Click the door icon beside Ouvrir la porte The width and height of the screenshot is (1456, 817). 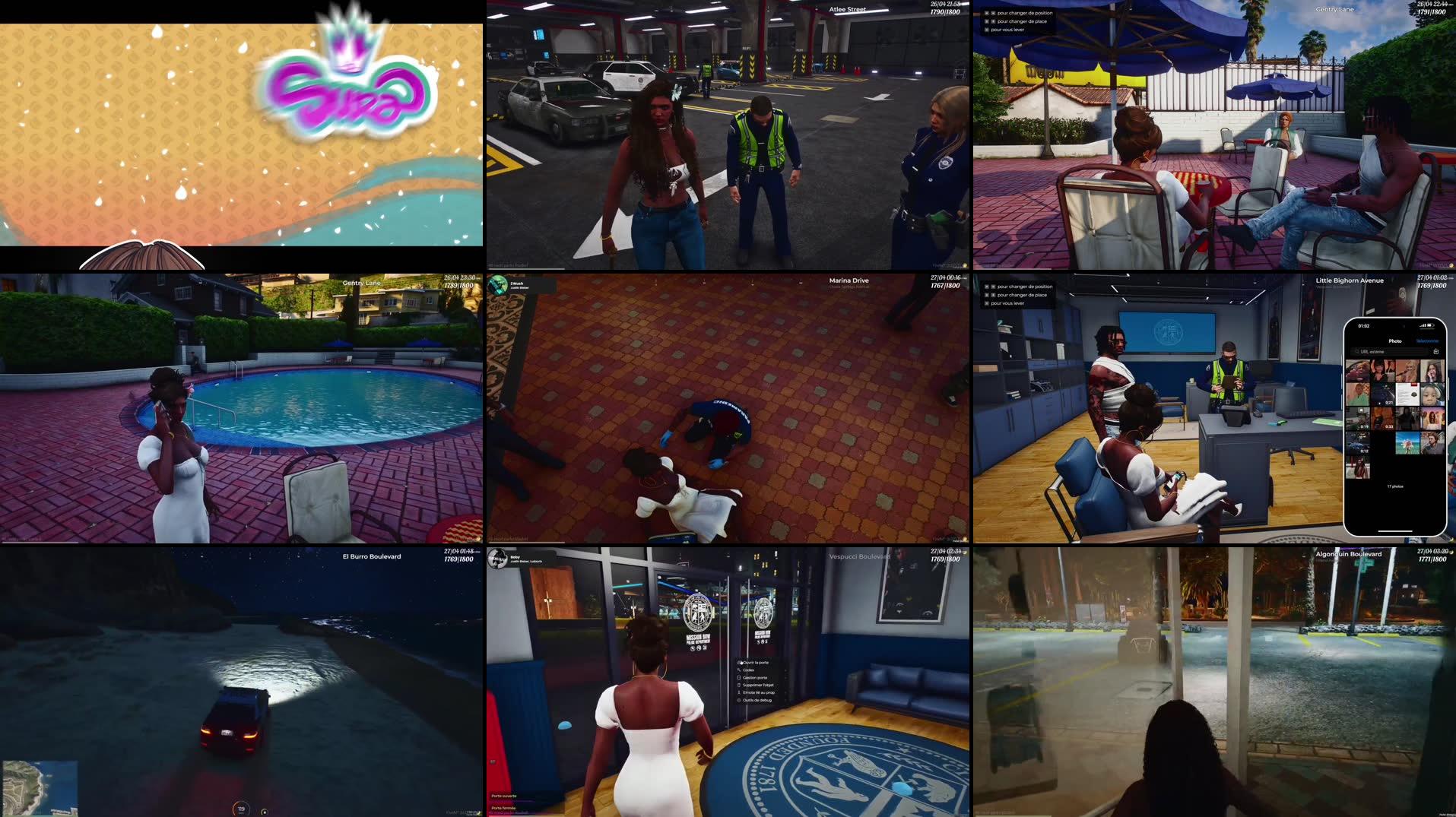pyautogui.click(x=738, y=662)
